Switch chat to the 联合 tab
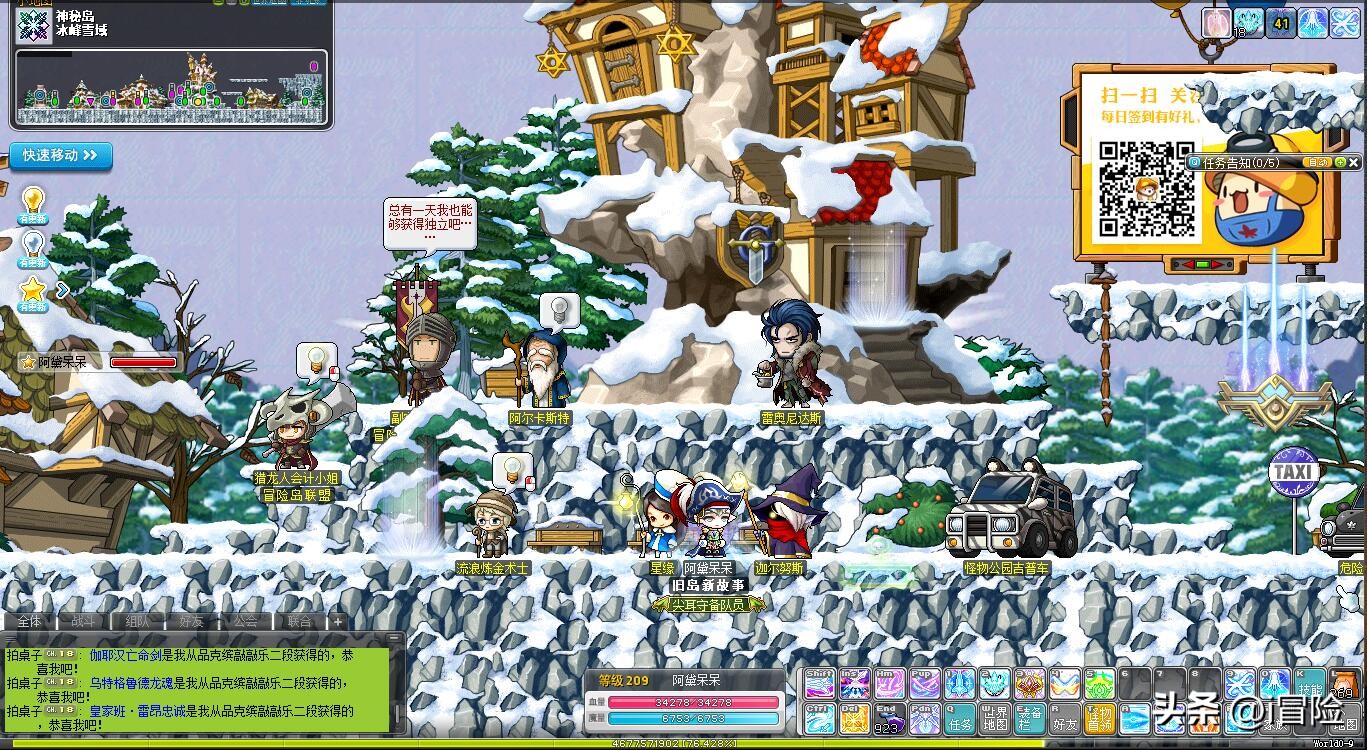The image size is (1367, 750). [299, 621]
